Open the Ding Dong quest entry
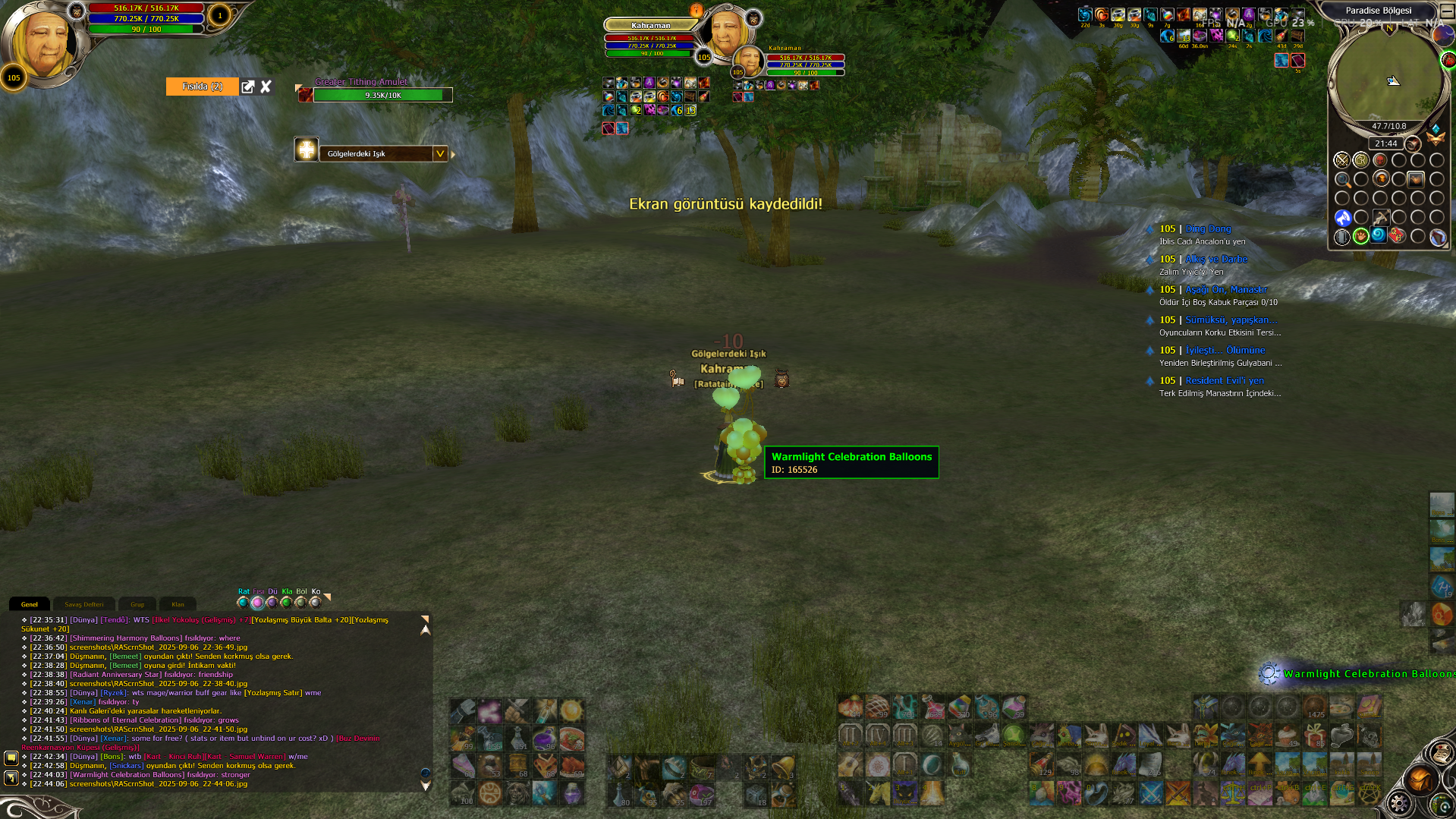Image resolution: width=1456 pixels, height=819 pixels. point(1208,228)
